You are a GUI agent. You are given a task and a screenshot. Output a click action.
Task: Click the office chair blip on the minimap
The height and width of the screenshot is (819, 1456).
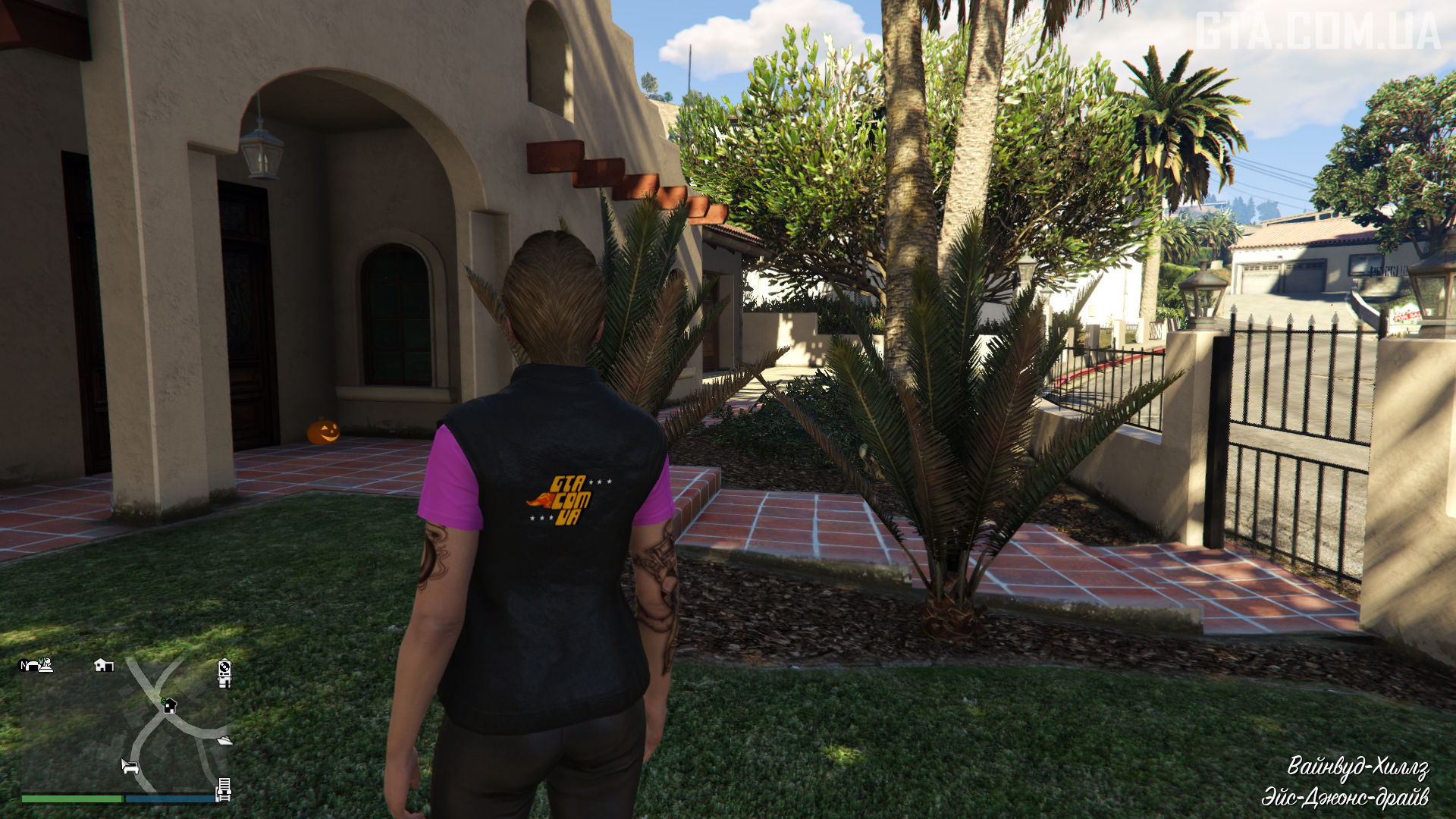pos(224,682)
